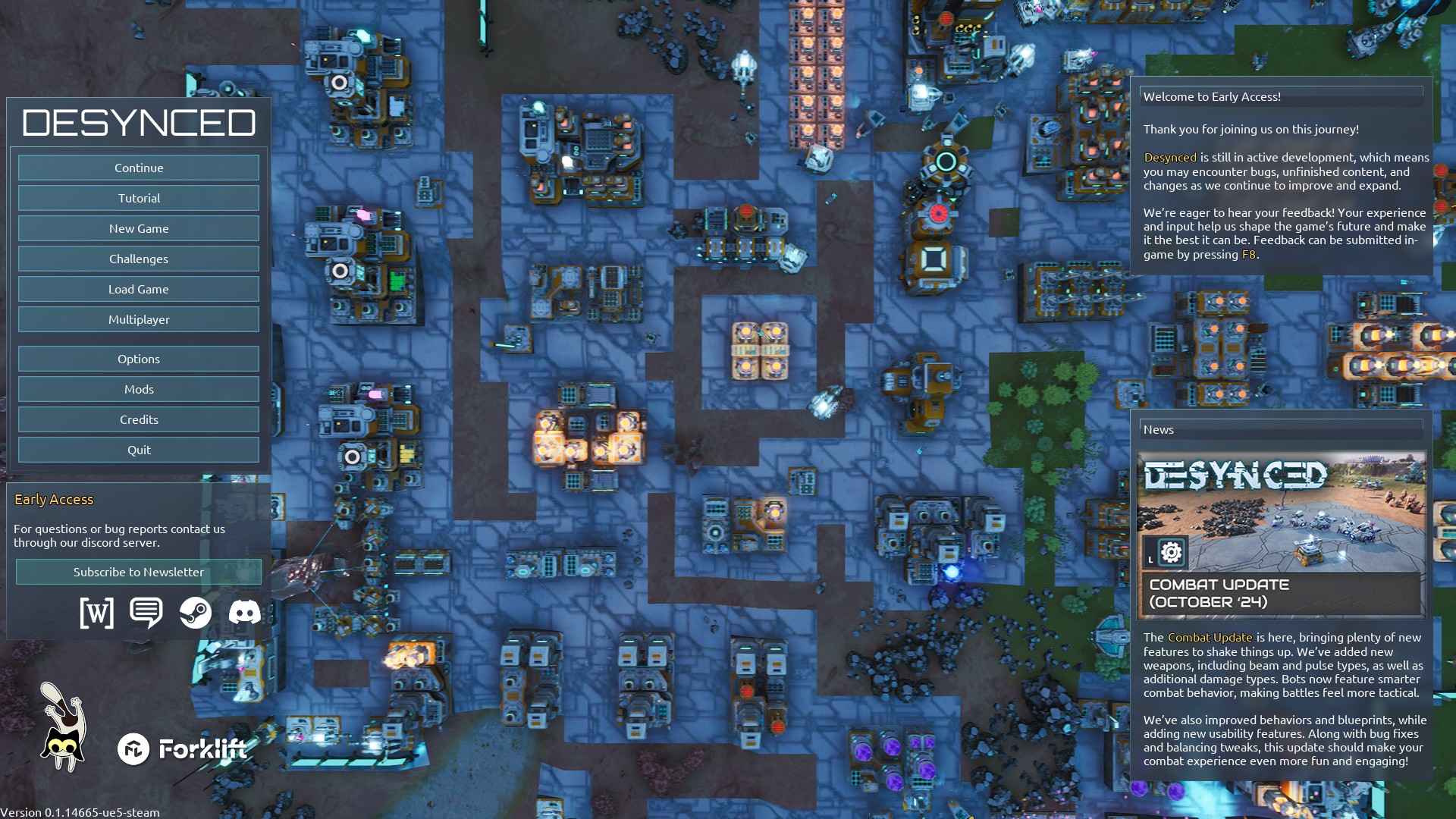1456x819 pixels.
Task: Click the Forklift logo
Action: pyautogui.click(x=183, y=749)
